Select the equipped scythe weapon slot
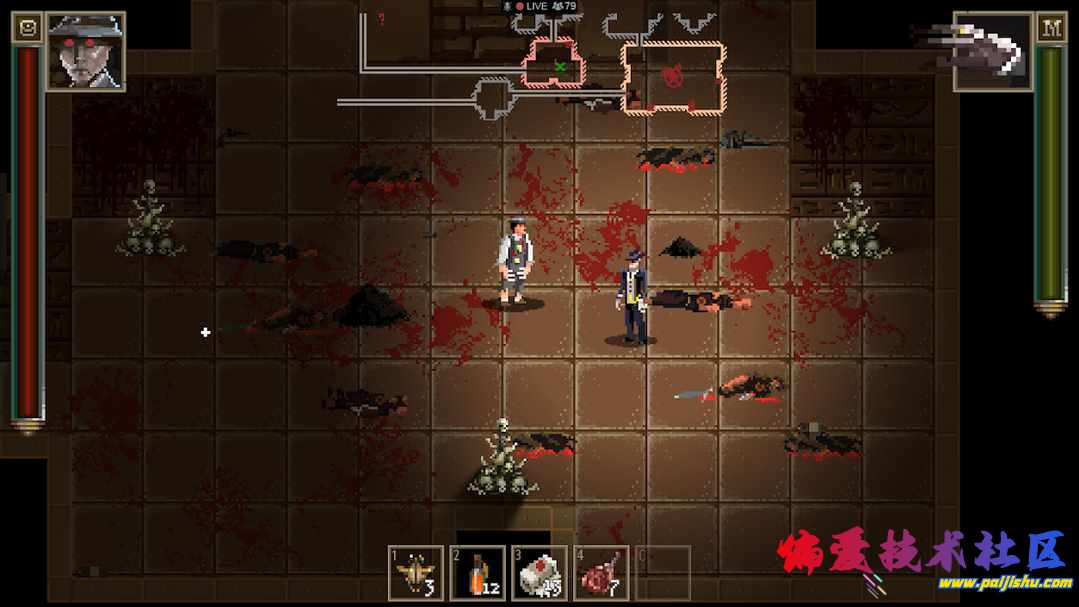 [x=991, y=48]
